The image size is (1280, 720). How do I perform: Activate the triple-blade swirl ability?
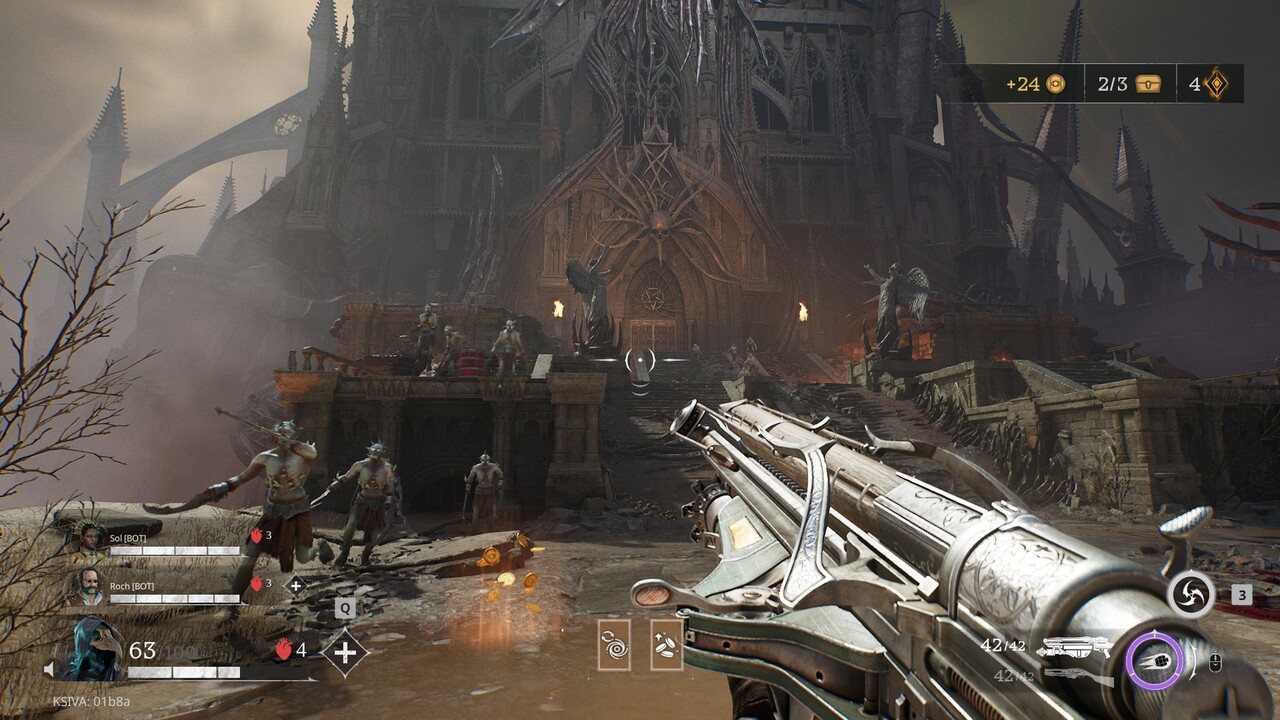[1191, 595]
